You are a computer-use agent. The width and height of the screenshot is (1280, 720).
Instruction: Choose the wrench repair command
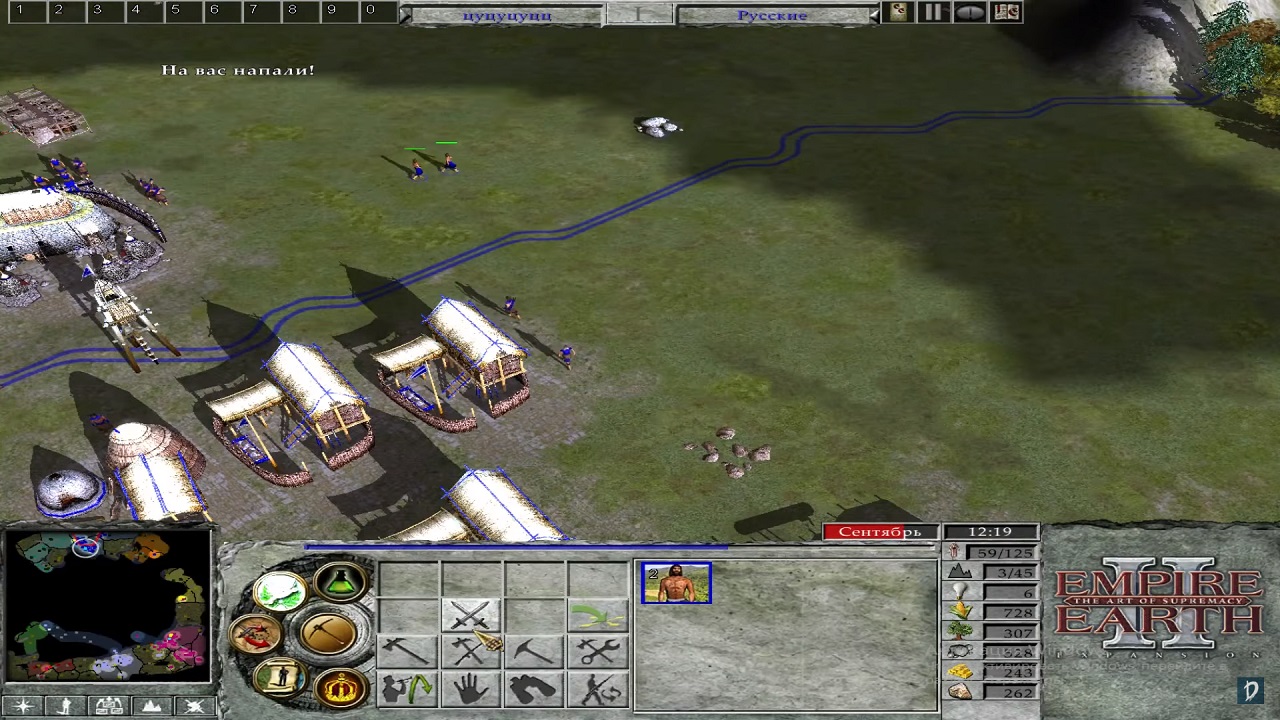[x=598, y=653]
